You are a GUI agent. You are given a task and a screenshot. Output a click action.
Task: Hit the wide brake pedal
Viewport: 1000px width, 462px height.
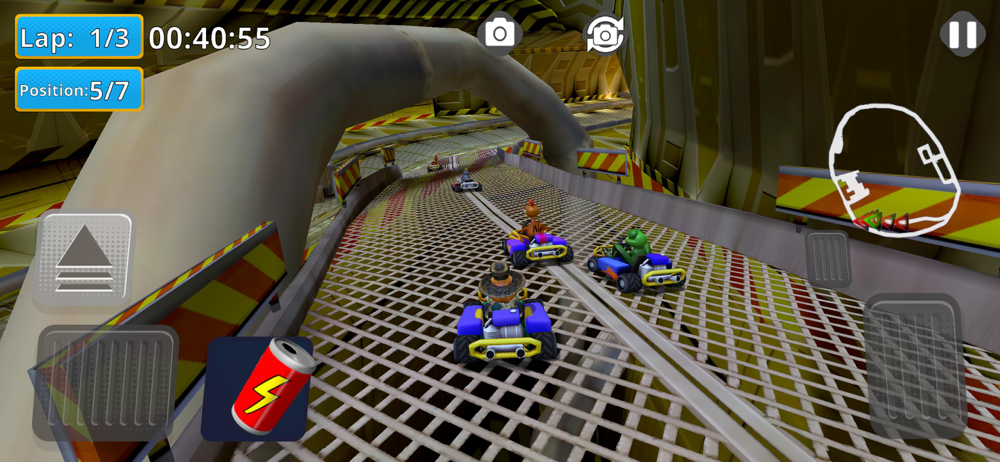click(104, 384)
